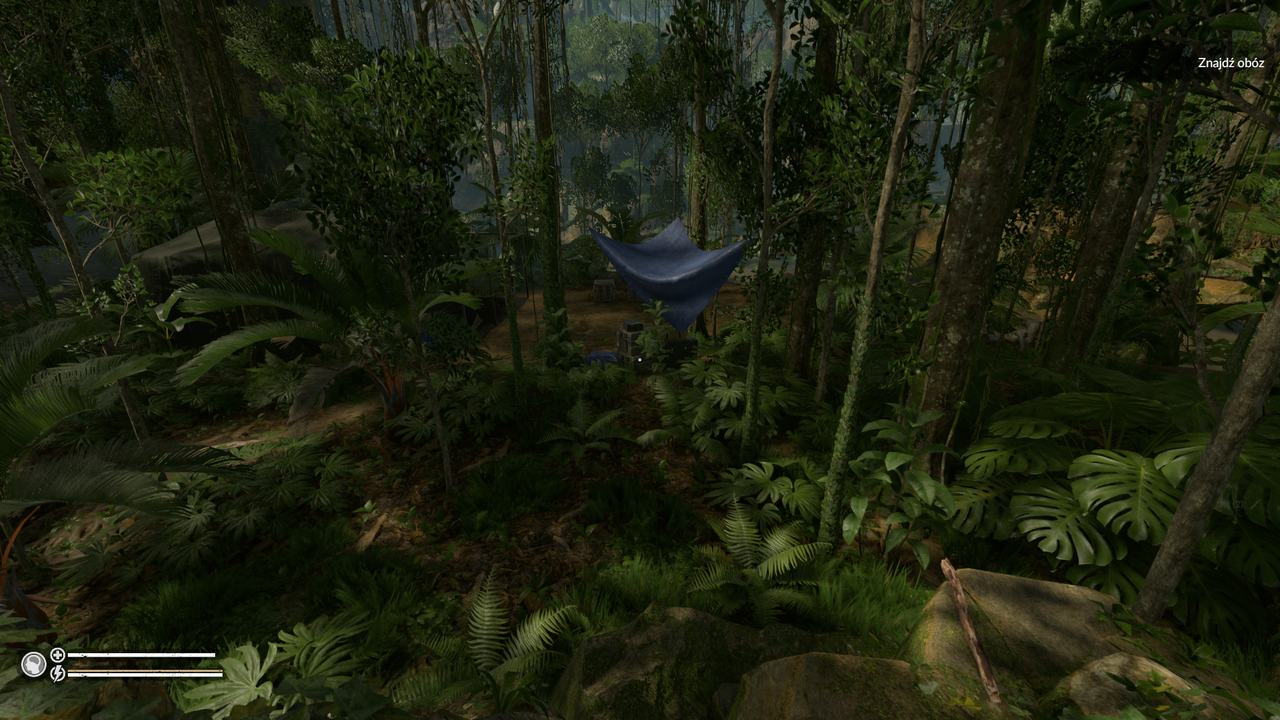Select the sanity head-and-brain icon
Screen dimensions: 1280x720
34,664
